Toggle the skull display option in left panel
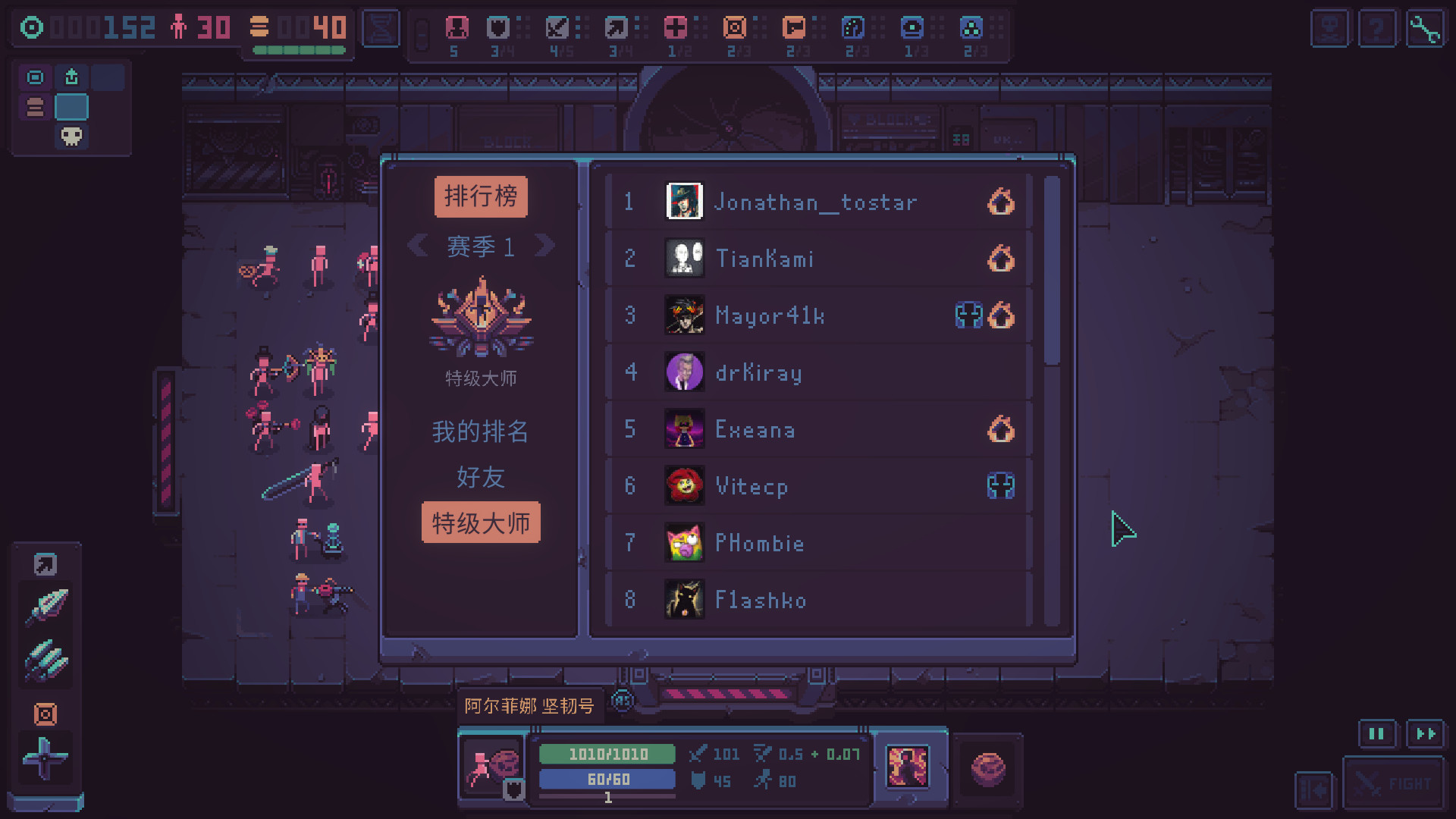 click(71, 137)
